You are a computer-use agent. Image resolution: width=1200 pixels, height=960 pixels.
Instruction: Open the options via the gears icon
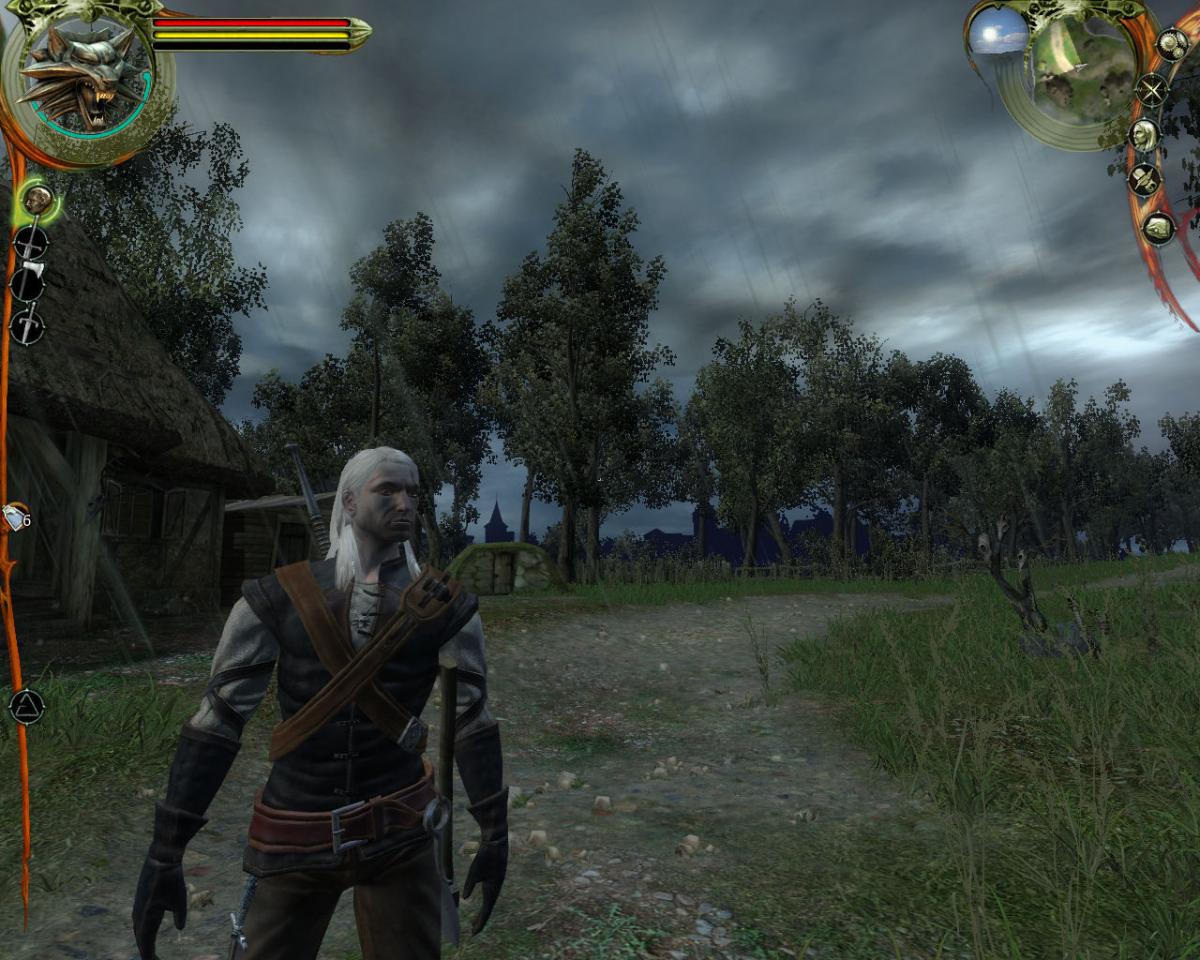point(1171,44)
